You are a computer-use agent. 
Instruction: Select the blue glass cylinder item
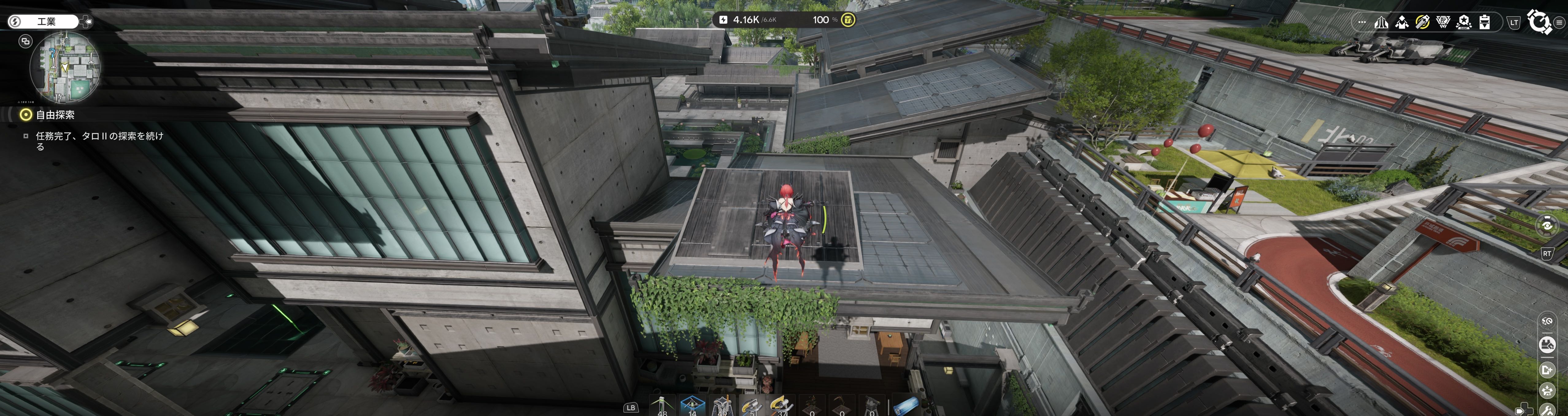905,406
